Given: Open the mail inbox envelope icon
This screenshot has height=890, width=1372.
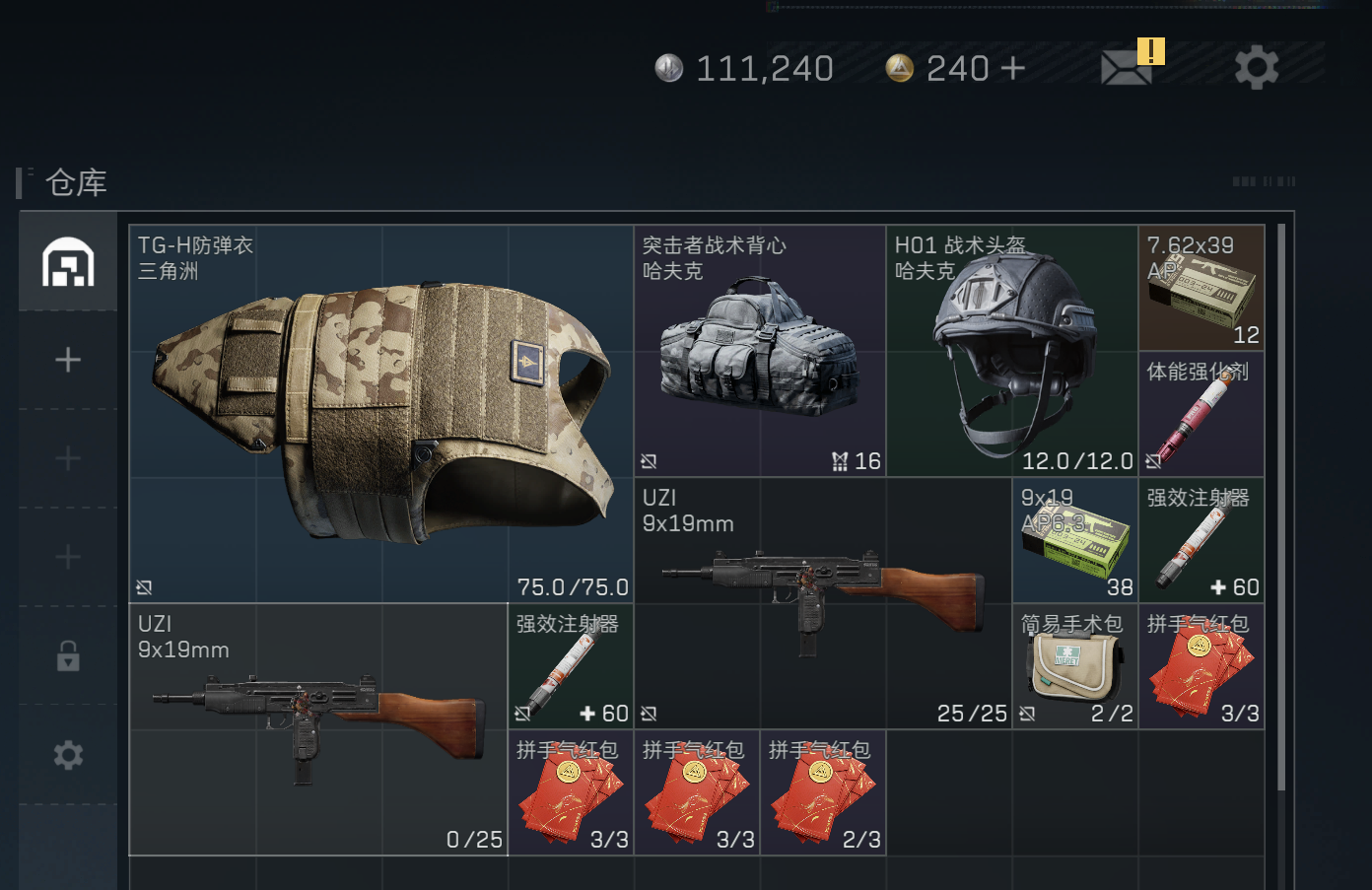Looking at the screenshot, I should 1127,68.
